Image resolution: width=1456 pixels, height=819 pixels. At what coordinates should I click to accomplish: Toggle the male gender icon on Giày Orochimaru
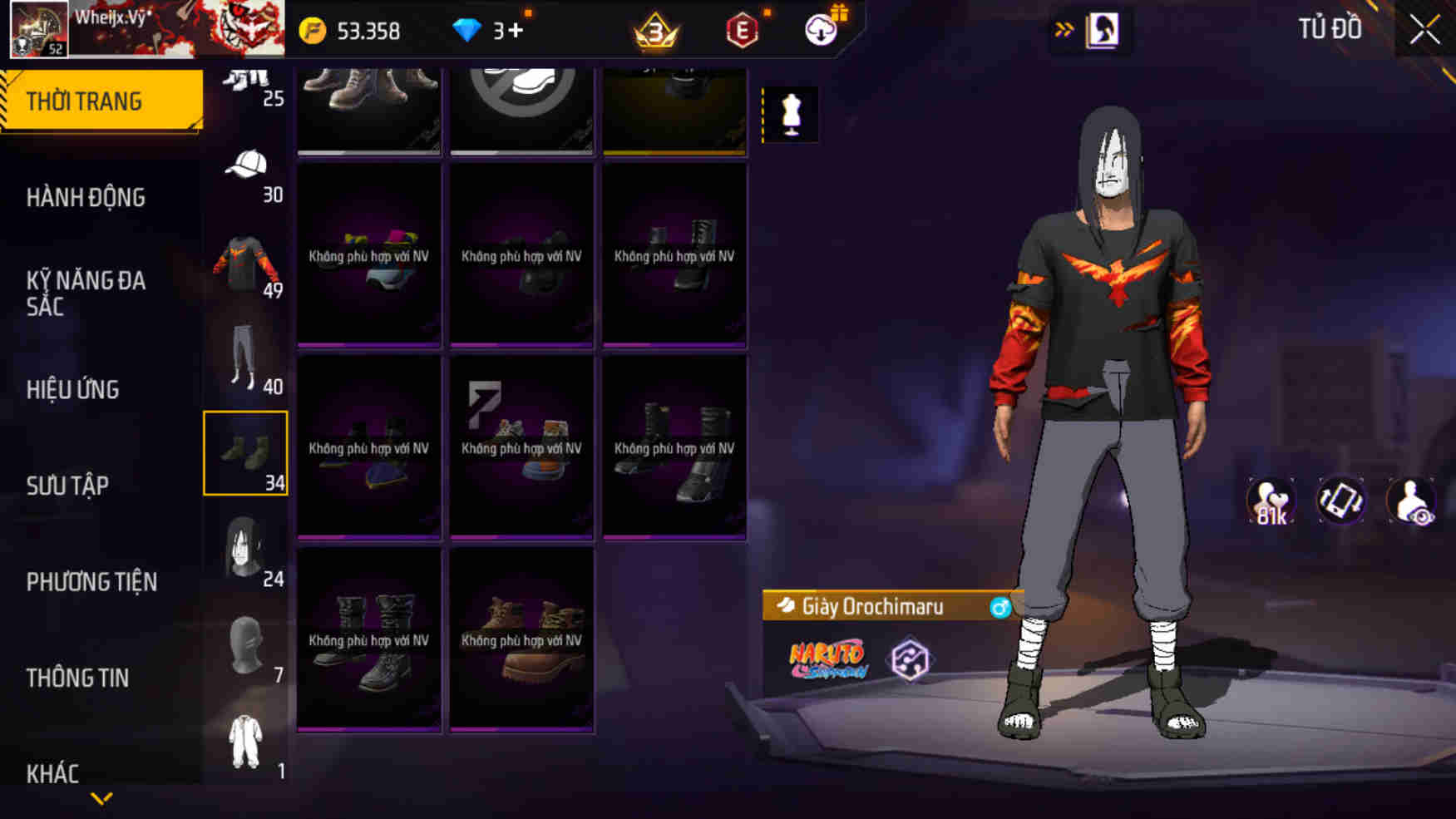(1000, 606)
